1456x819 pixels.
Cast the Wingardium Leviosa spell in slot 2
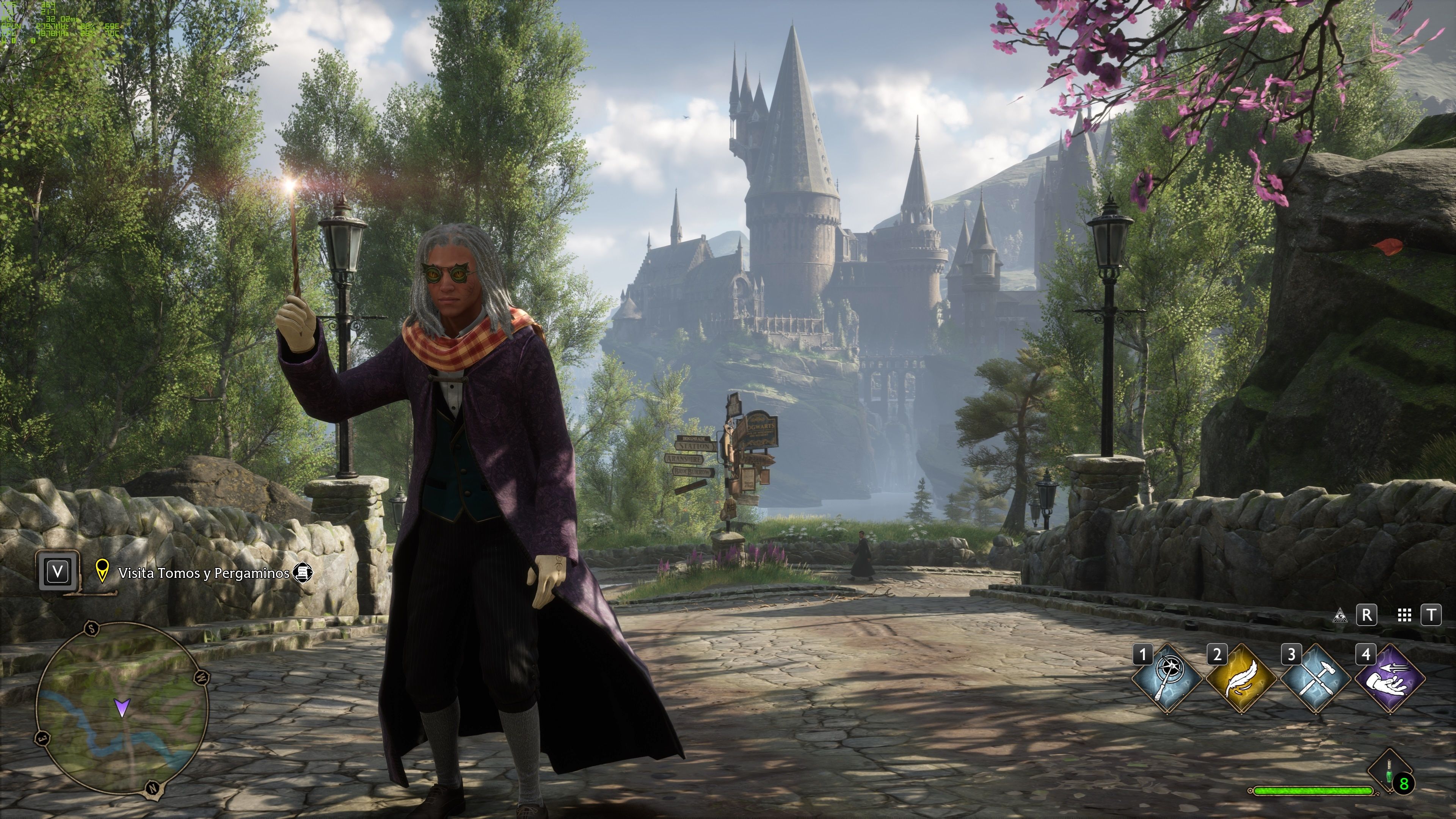1242,679
